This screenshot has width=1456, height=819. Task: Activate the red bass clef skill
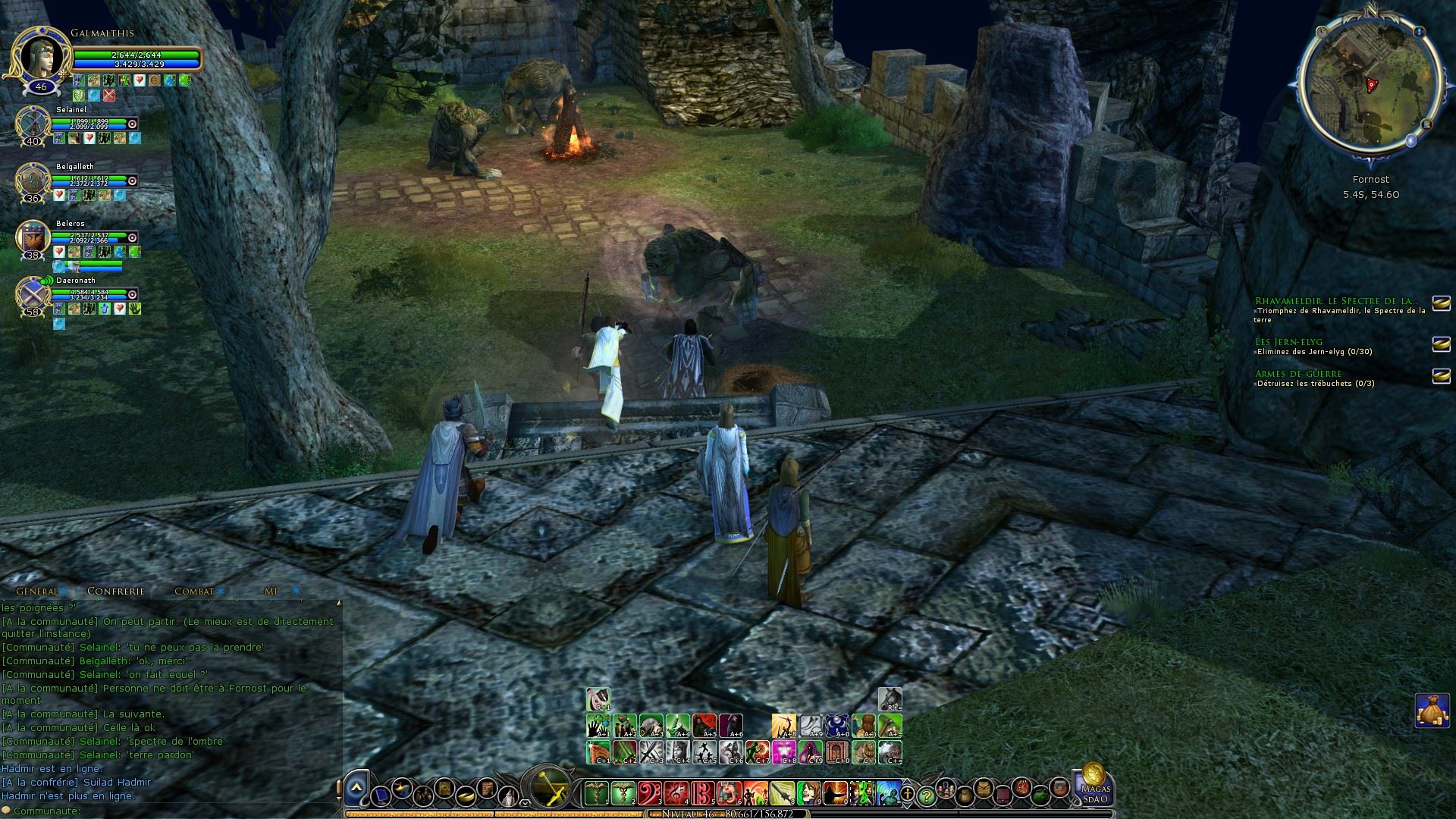click(x=649, y=792)
